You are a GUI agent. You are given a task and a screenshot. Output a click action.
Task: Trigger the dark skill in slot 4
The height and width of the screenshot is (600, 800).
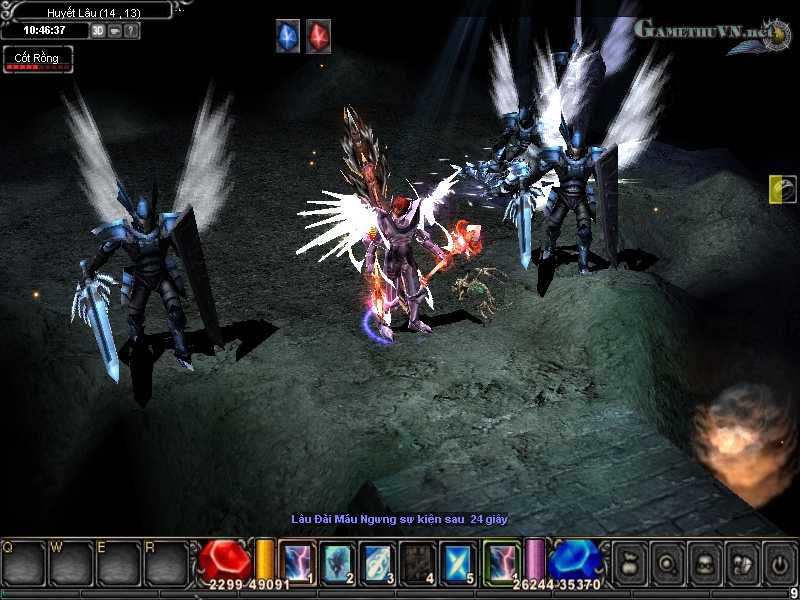coord(418,561)
